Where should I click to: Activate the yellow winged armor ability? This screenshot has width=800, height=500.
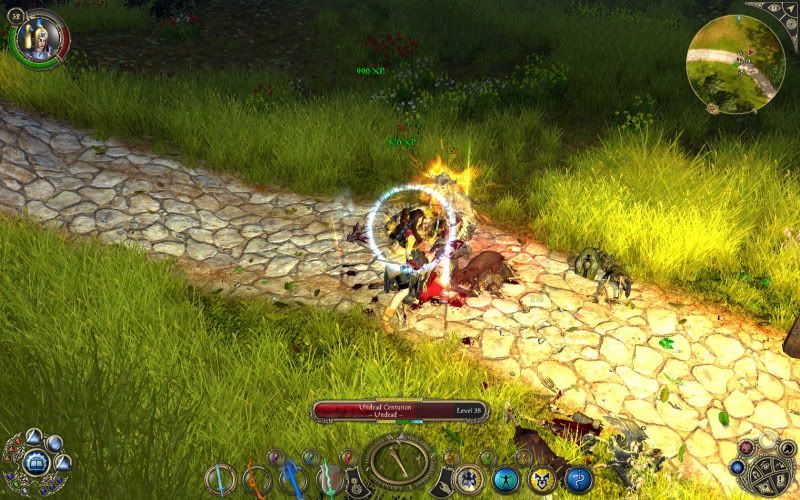[543, 480]
